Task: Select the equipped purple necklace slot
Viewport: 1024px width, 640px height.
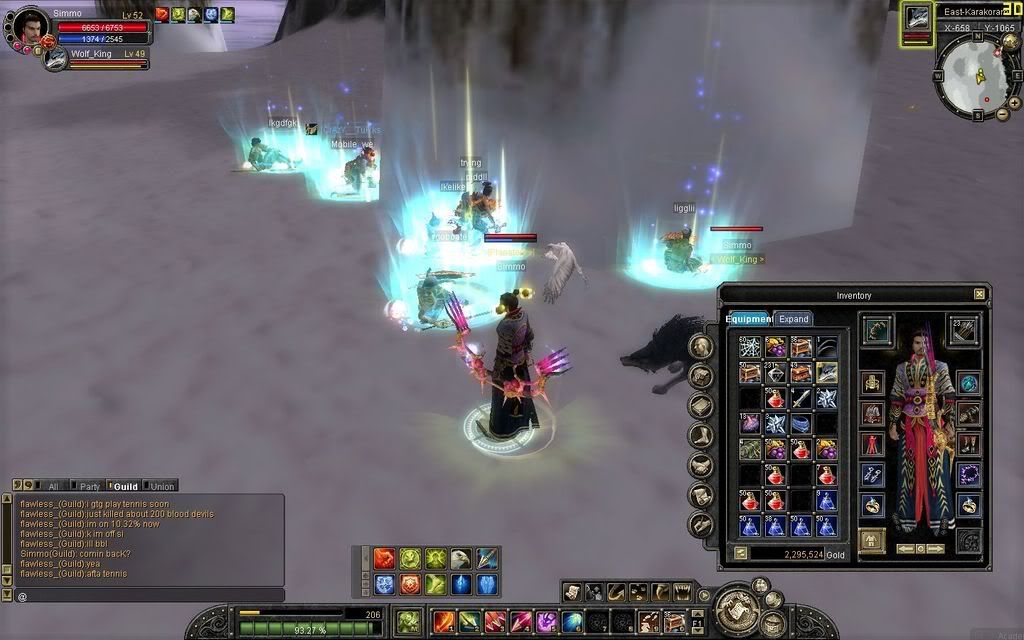Action: tap(968, 474)
